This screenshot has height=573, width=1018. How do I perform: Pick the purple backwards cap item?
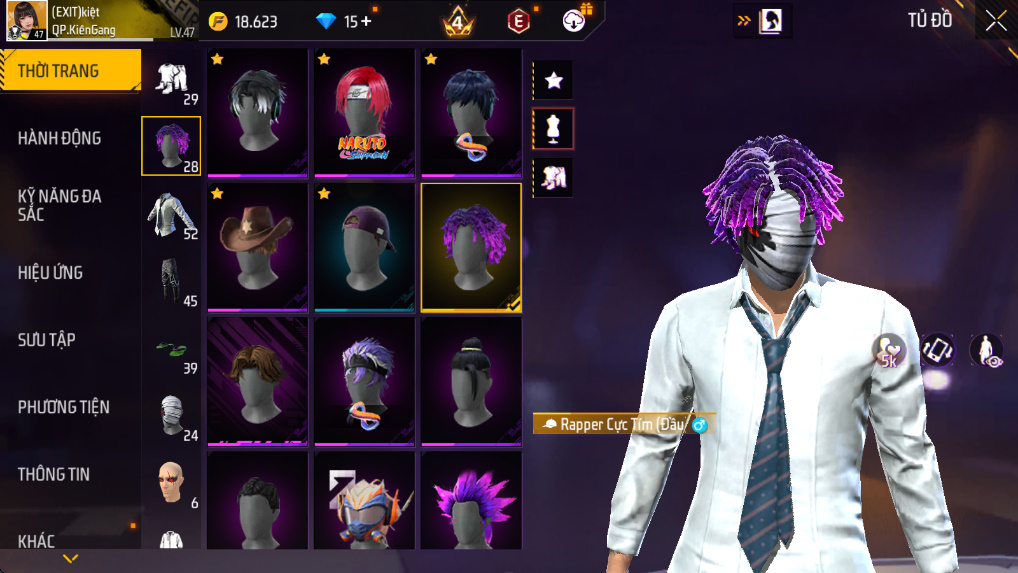[x=364, y=247]
